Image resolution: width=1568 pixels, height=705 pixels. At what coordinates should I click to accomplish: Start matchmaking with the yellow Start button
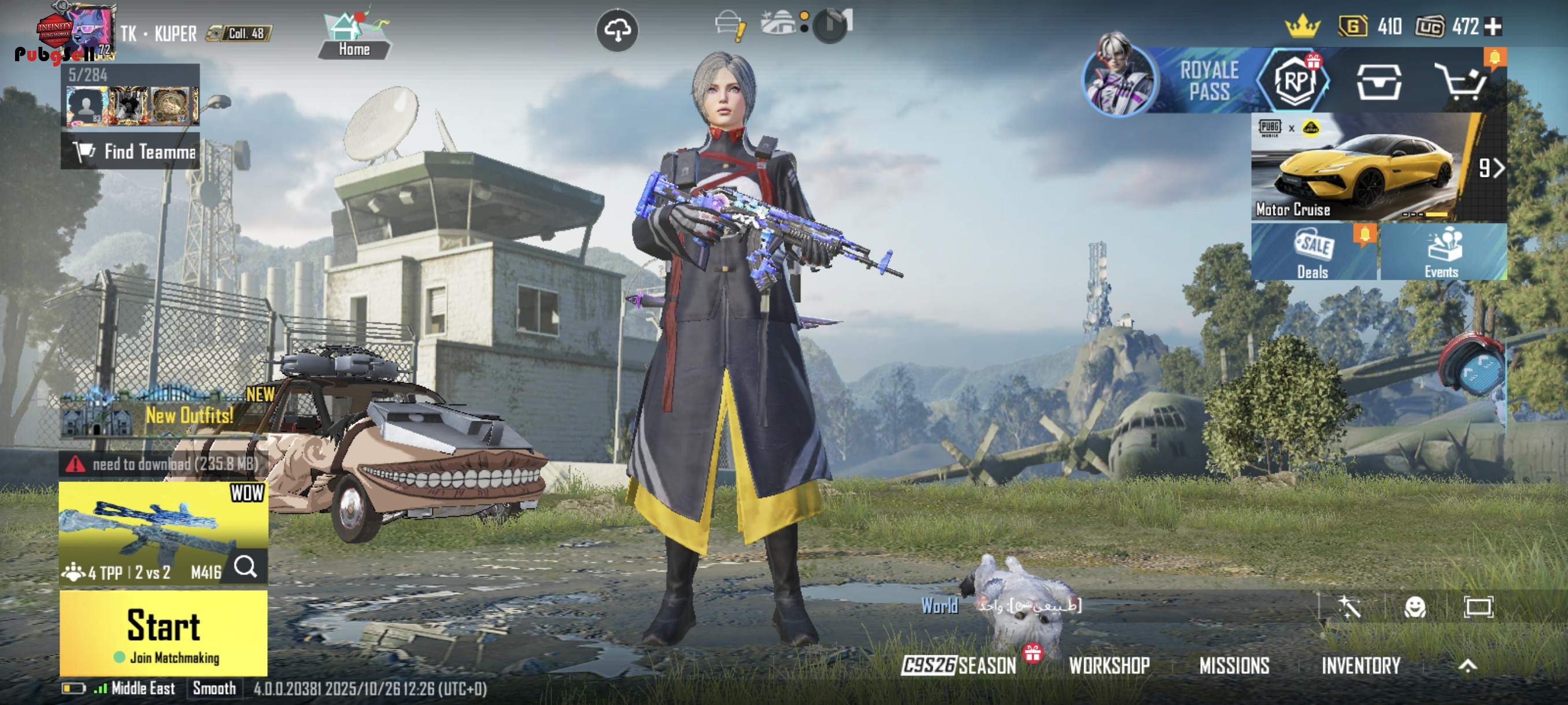click(x=163, y=633)
